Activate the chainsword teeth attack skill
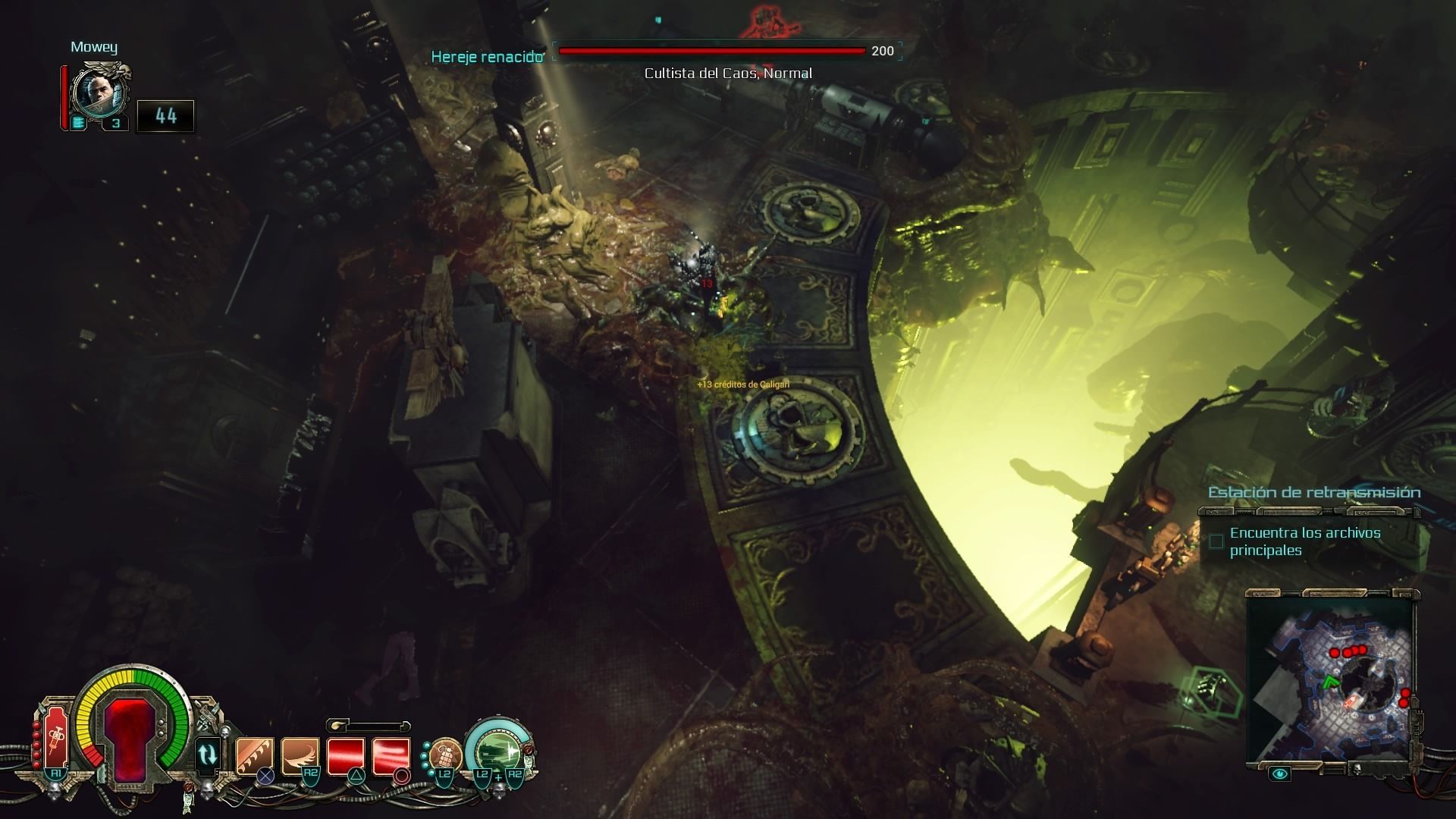Viewport: 1456px width, 819px height. (x=255, y=756)
